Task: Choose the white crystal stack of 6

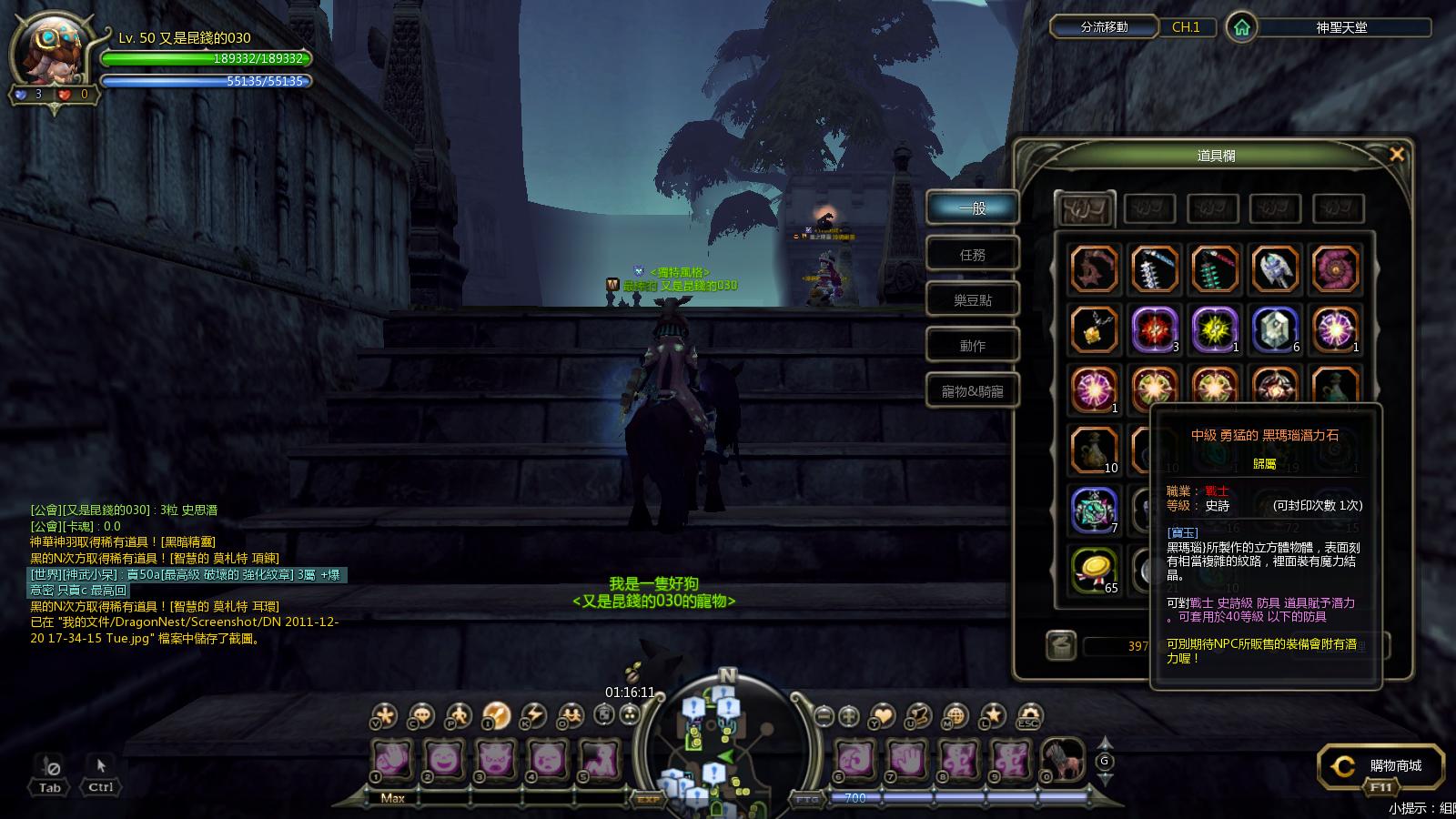Action: (1275, 329)
